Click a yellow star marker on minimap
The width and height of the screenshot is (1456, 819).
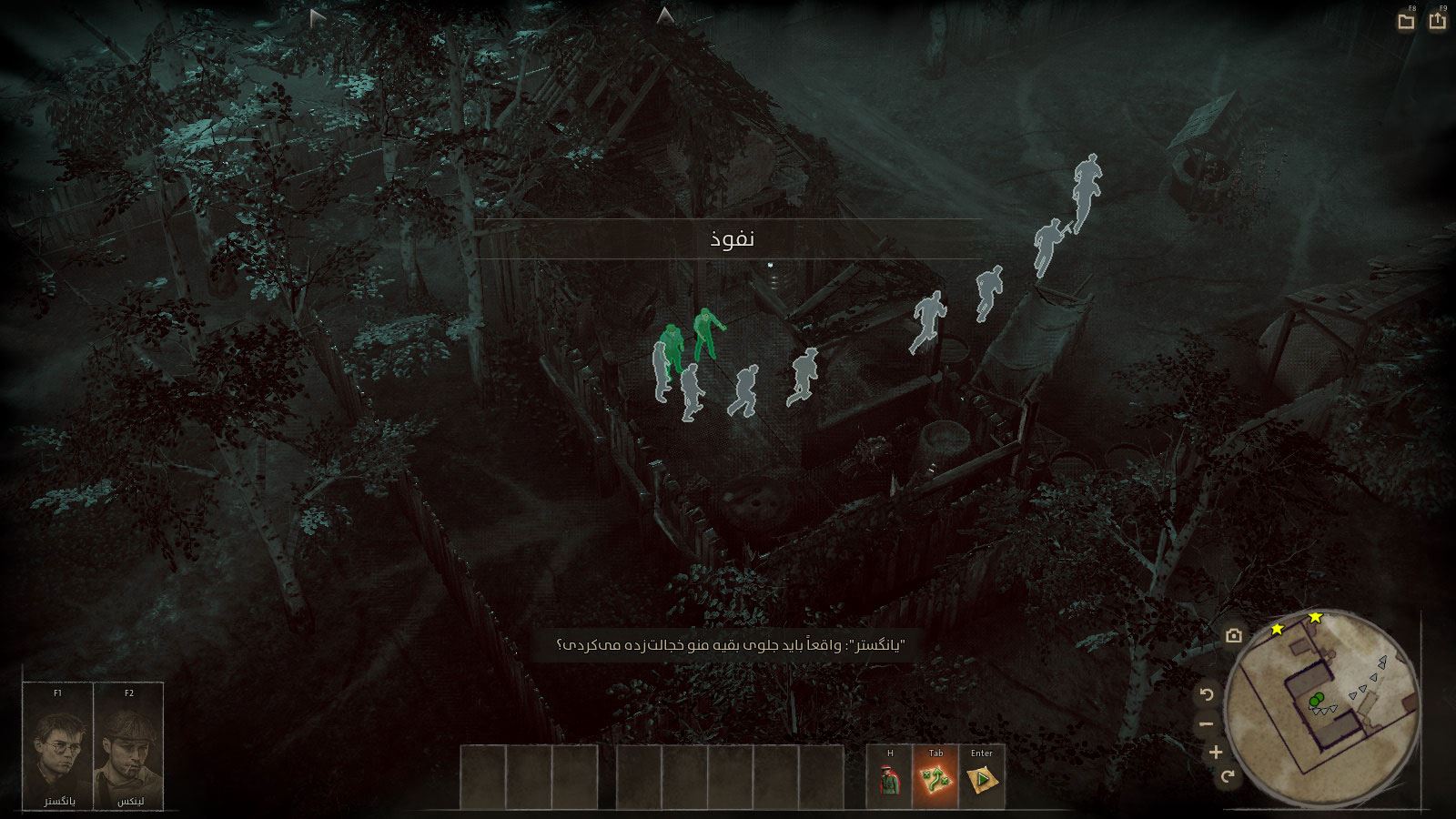(1278, 629)
